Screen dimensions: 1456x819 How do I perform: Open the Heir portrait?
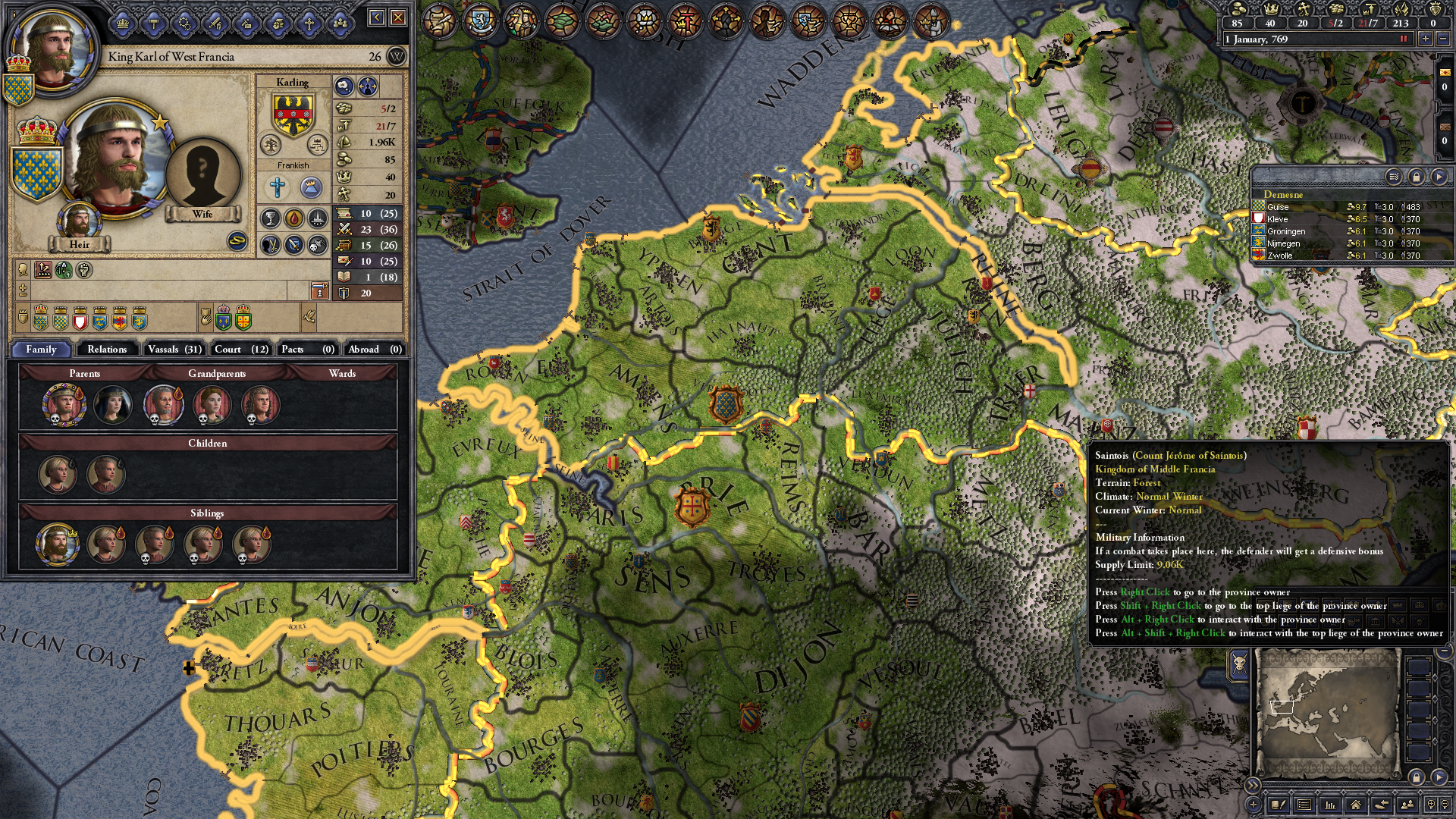pyautogui.click(x=79, y=223)
